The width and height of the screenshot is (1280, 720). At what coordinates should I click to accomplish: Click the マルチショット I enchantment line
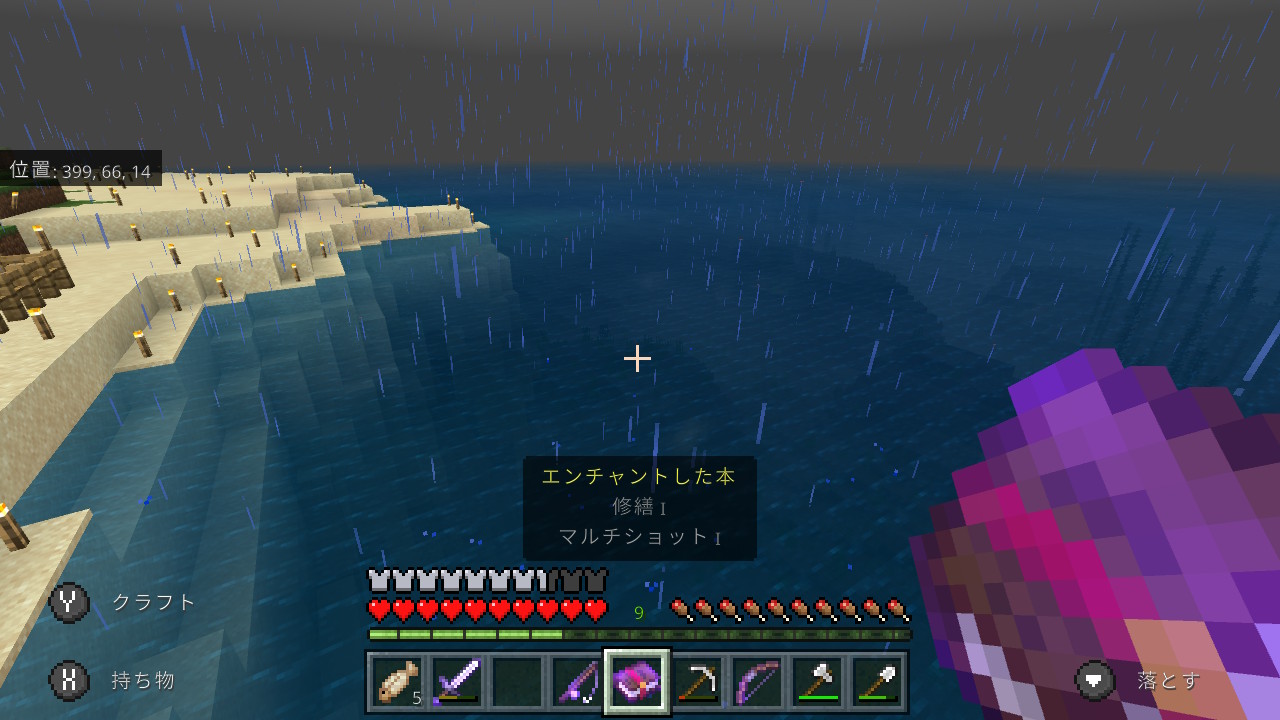coord(639,537)
